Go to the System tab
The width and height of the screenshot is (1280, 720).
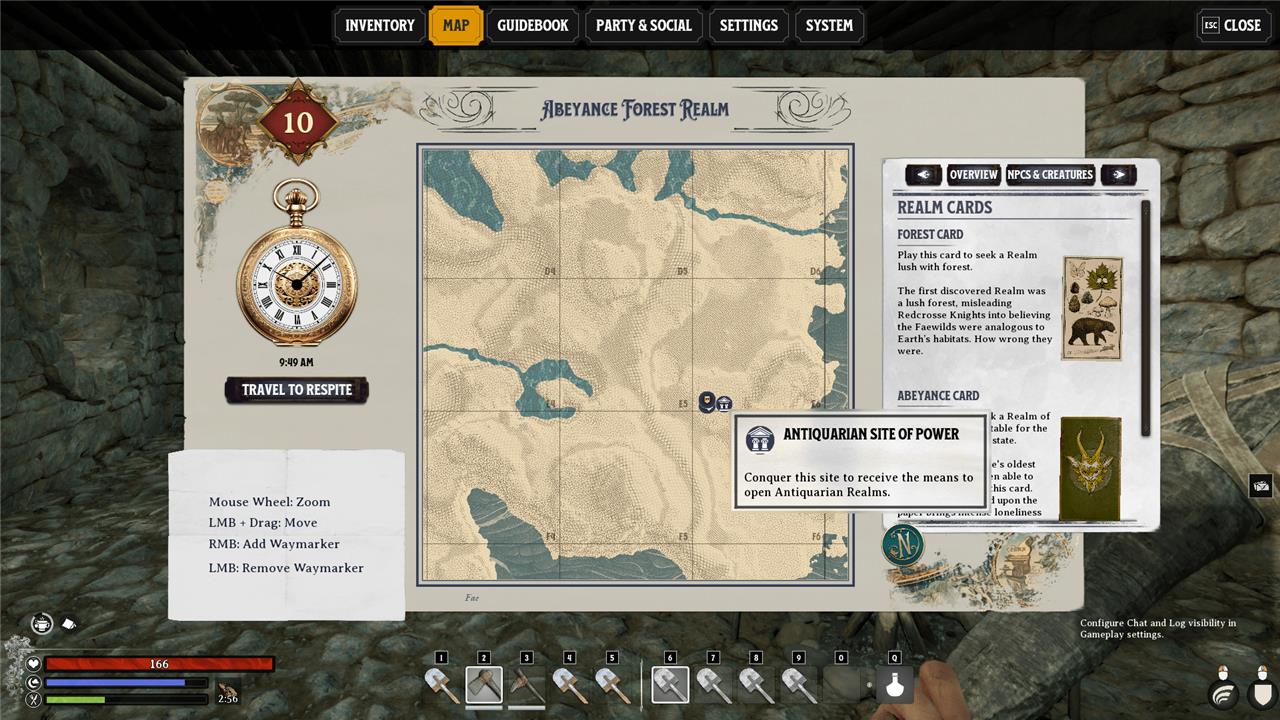click(x=829, y=25)
